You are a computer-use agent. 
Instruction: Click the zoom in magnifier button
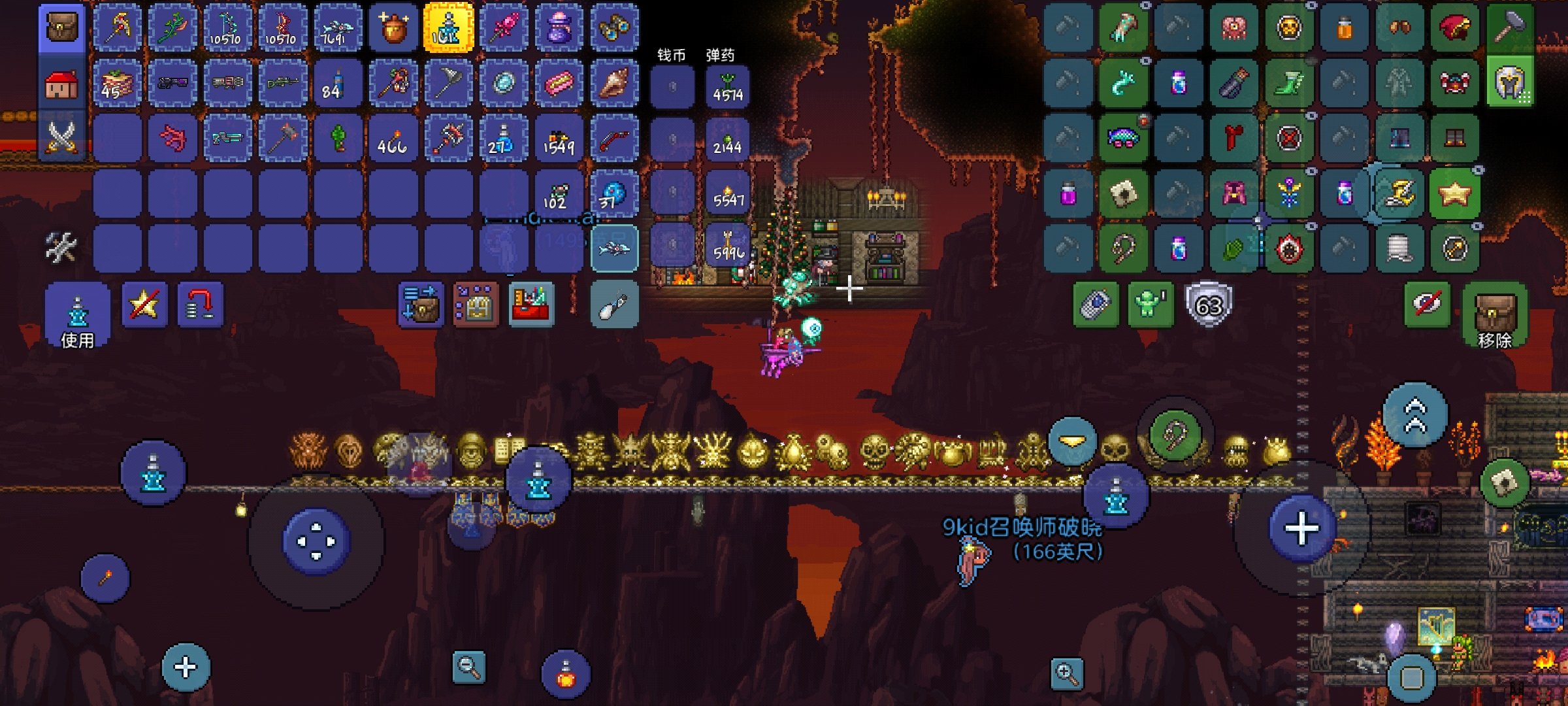pyautogui.click(x=1067, y=673)
